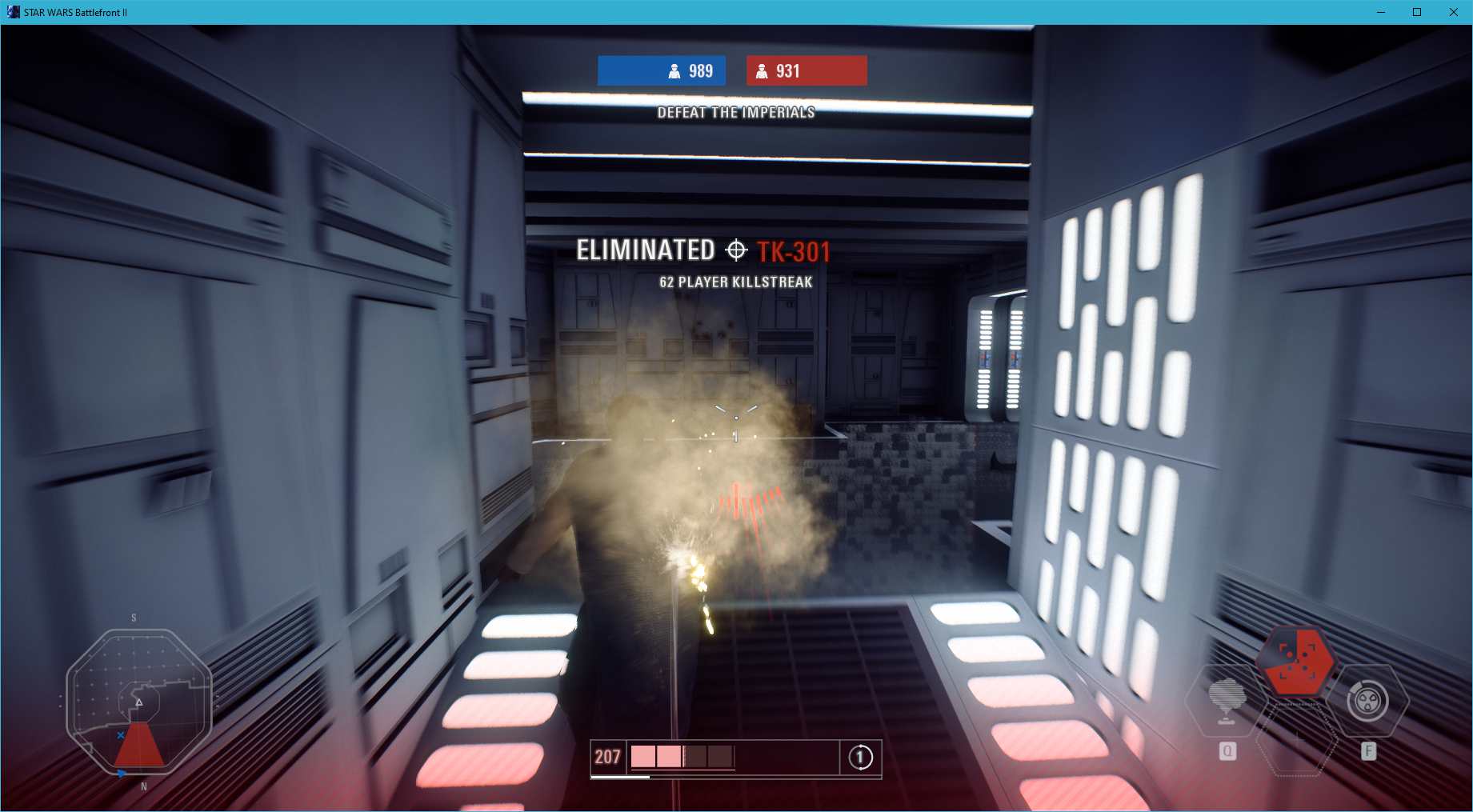
Task: Minimize the game window
Action: click(1380, 12)
